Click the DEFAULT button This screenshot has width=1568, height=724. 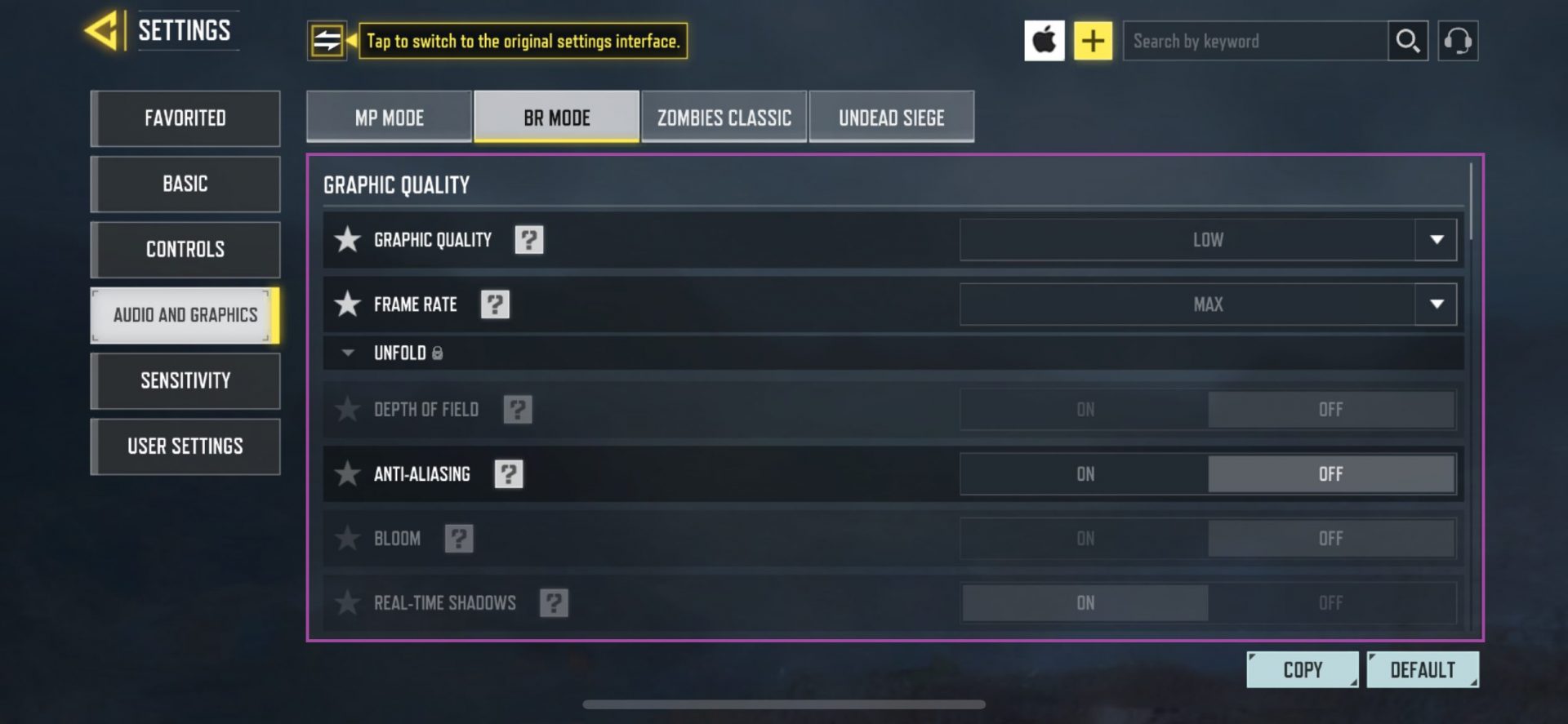coord(1423,668)
